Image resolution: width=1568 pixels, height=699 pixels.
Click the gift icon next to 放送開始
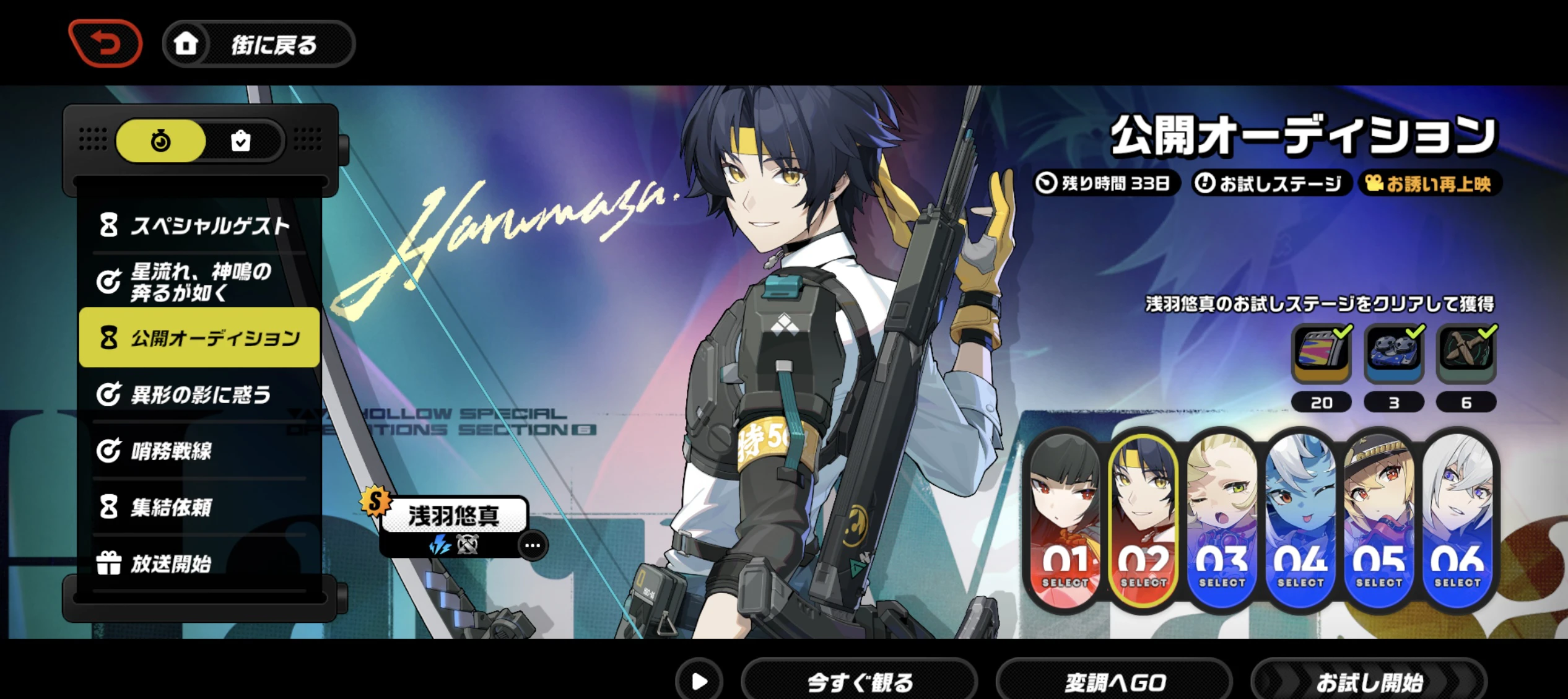click(109, 562)
